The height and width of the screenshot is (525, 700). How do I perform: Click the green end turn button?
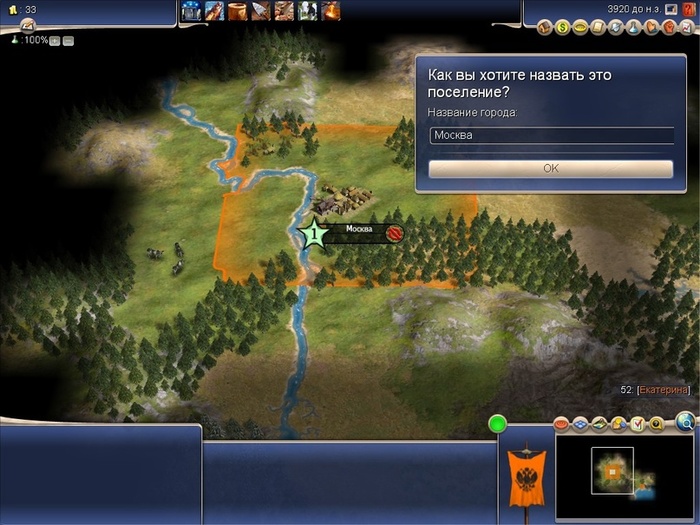[x=497, y=424]
